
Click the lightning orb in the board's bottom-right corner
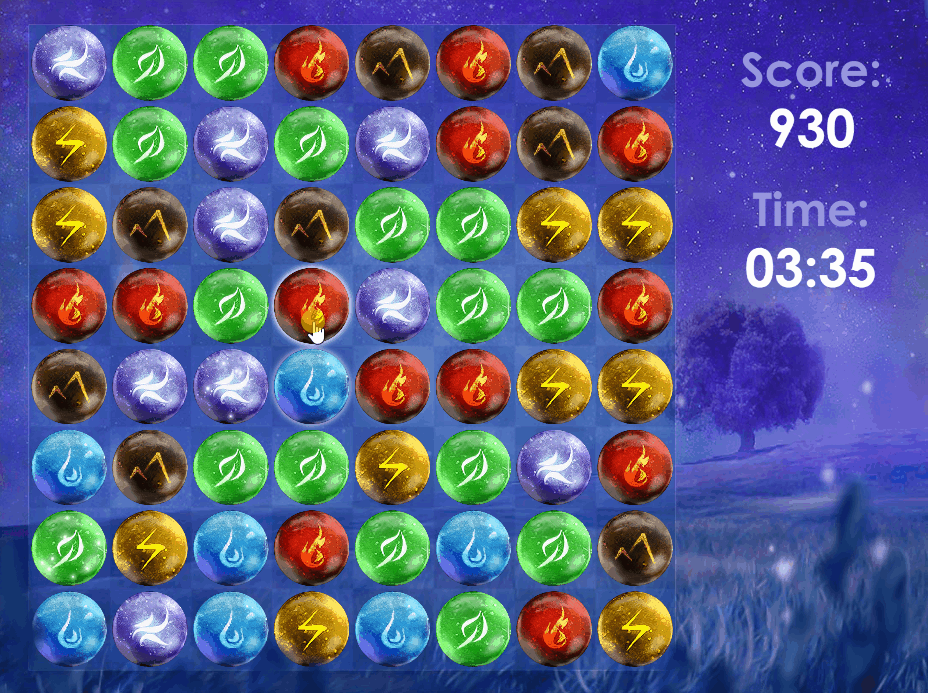634,628
